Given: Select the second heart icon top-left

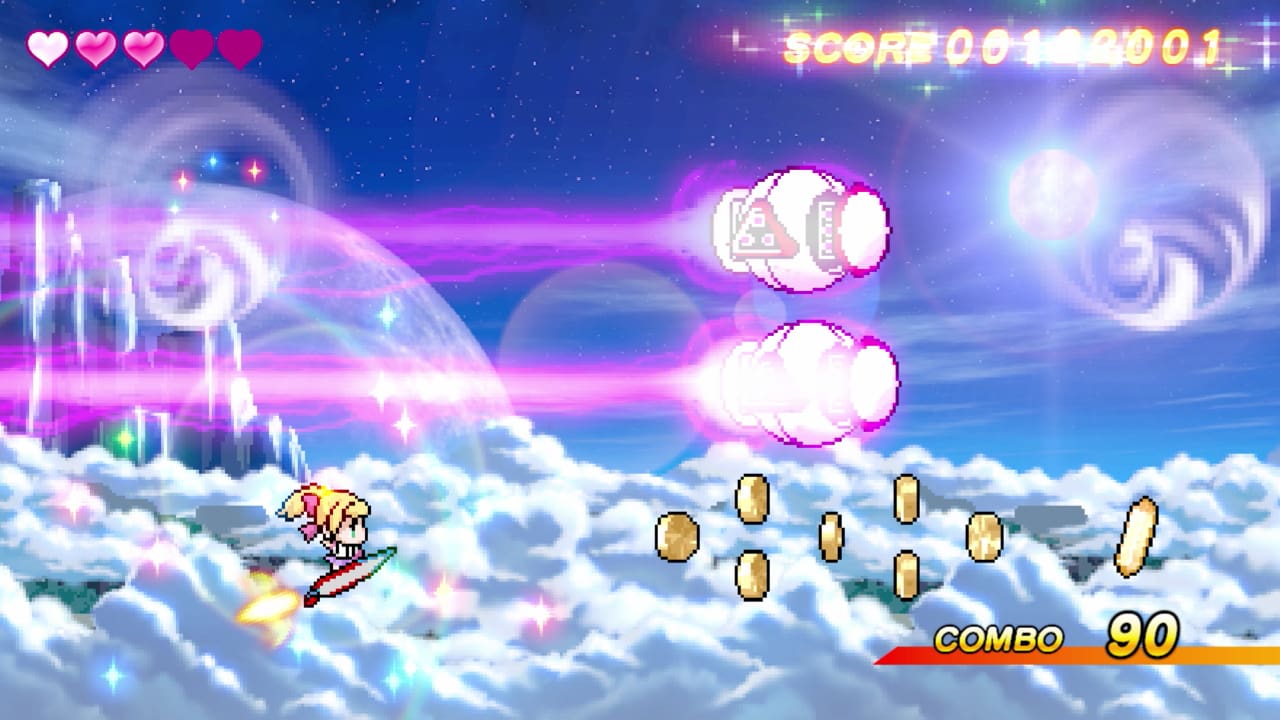Looking at the screenshot, I should click(x=93, y=45).
